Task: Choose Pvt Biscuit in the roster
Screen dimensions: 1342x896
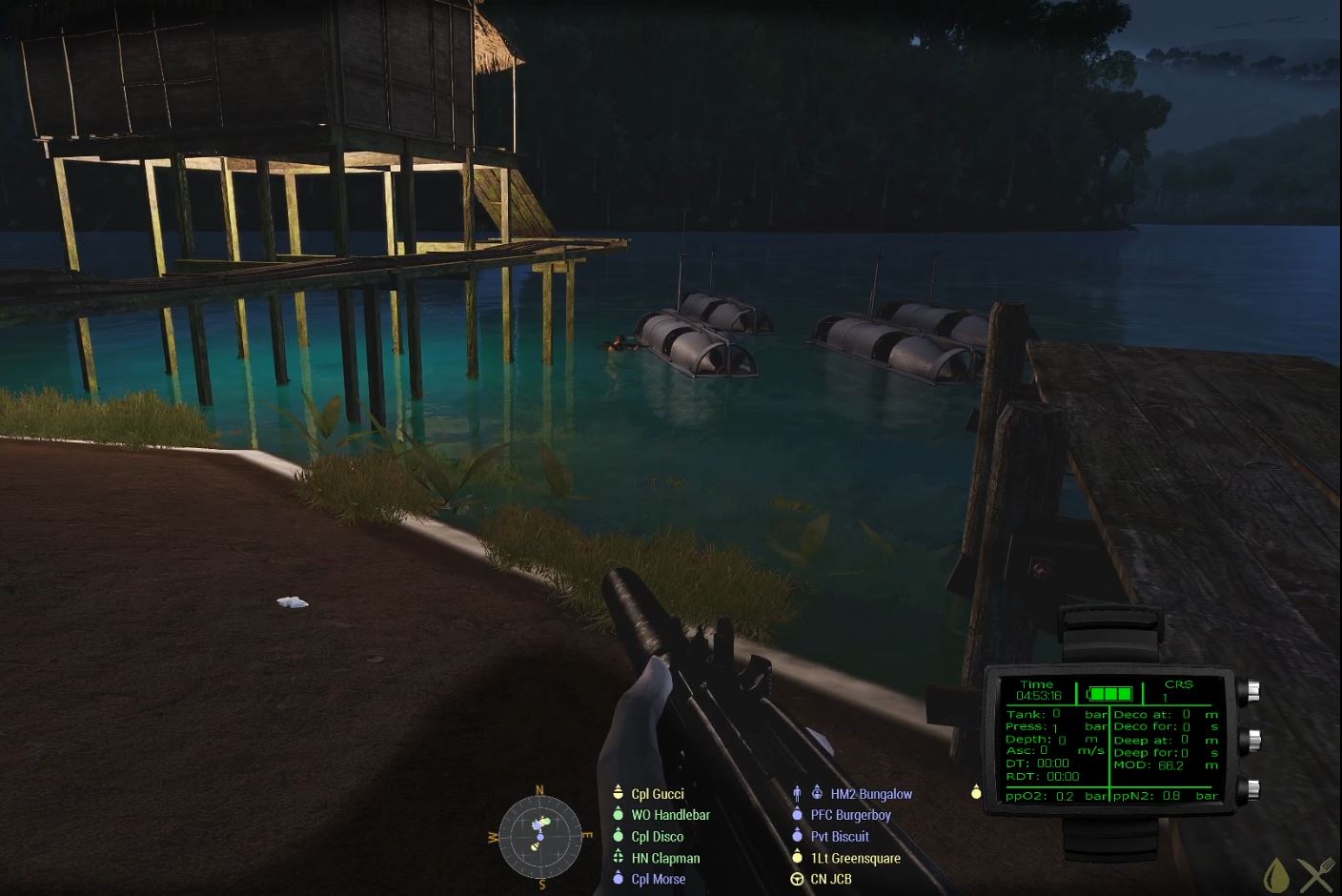Action: [840, 837]
